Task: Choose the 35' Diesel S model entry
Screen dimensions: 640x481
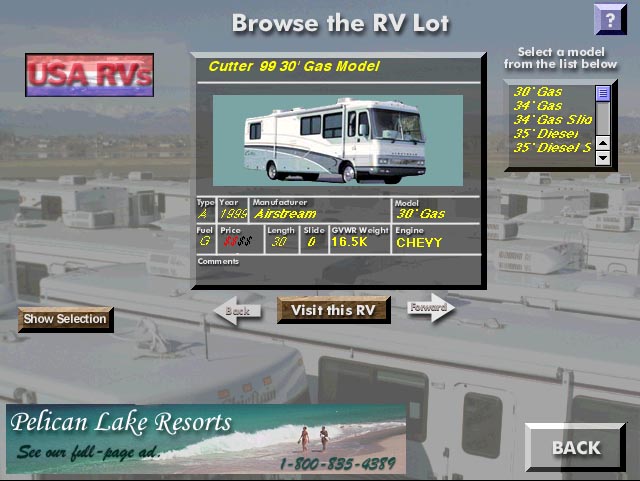Action: [x=549, y=147]
